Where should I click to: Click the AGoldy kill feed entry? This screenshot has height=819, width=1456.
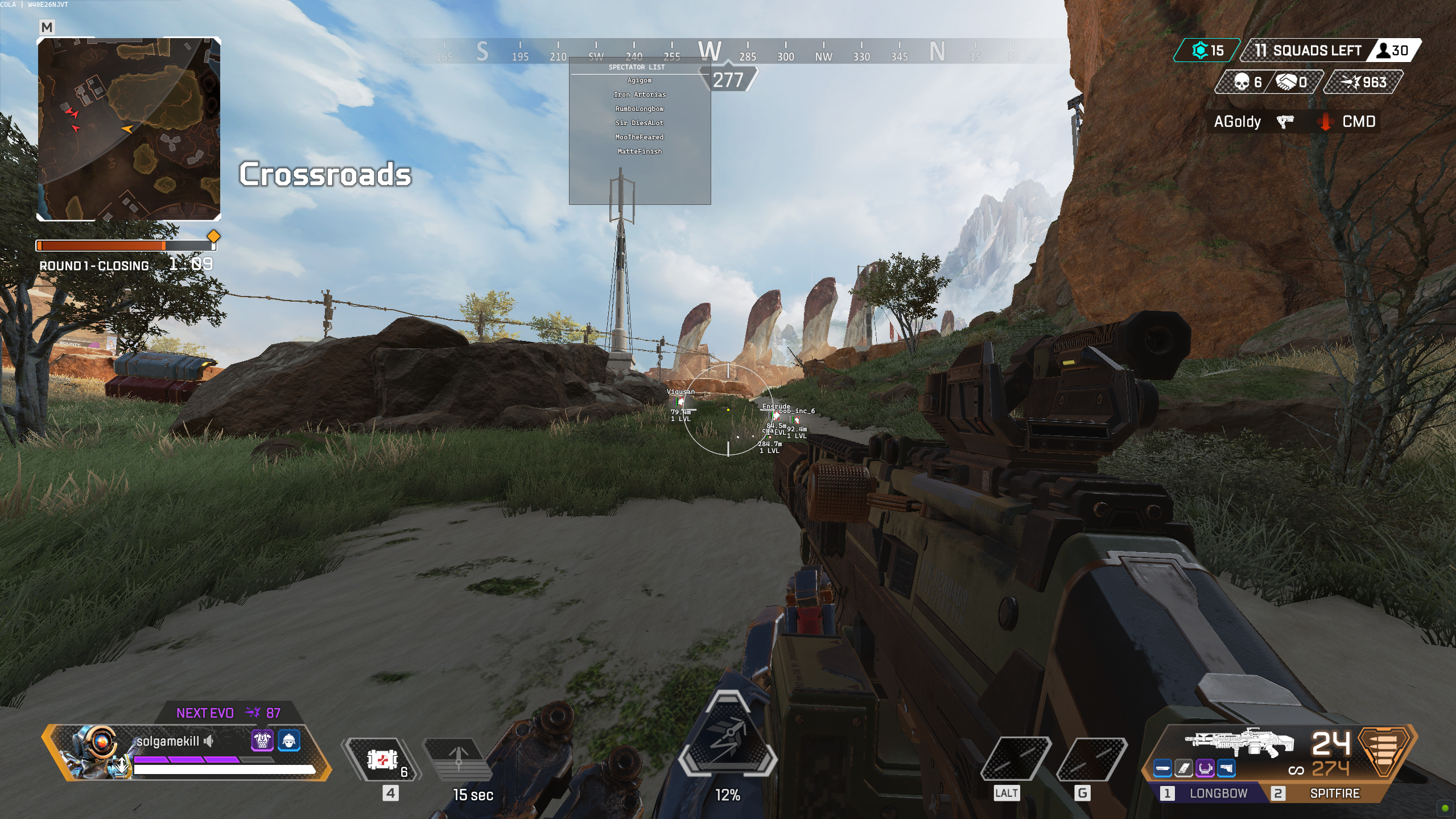[1237, 122]
